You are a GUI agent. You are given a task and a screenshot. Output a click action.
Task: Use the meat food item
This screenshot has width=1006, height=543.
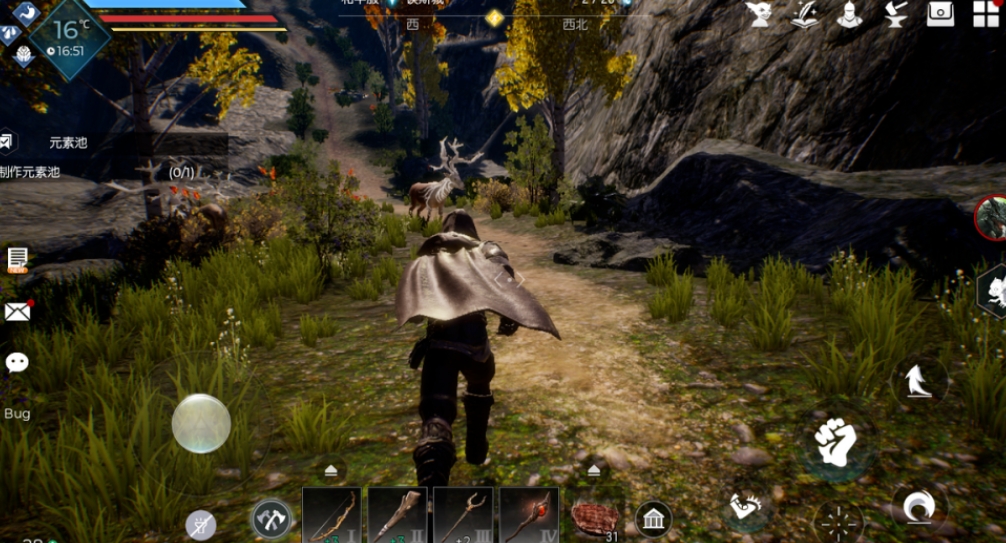click(x=596, y=518)
